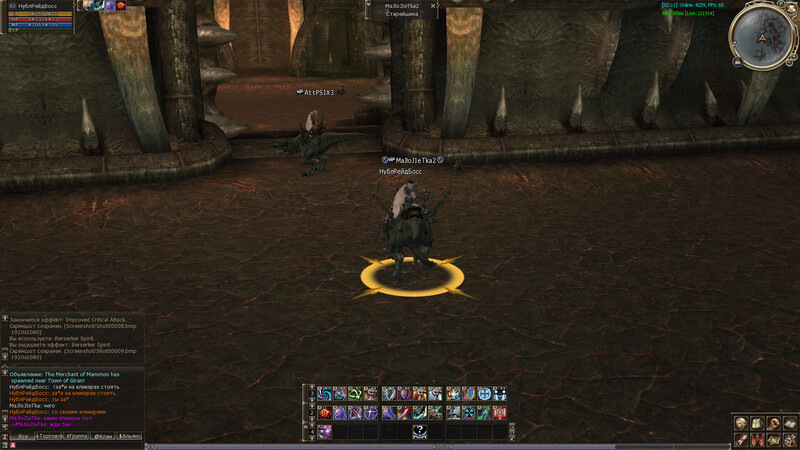The height and width of the screenshot is (450, 800).
Task: Close the target window for МаЛоЛеТка2
Action: 434,6
